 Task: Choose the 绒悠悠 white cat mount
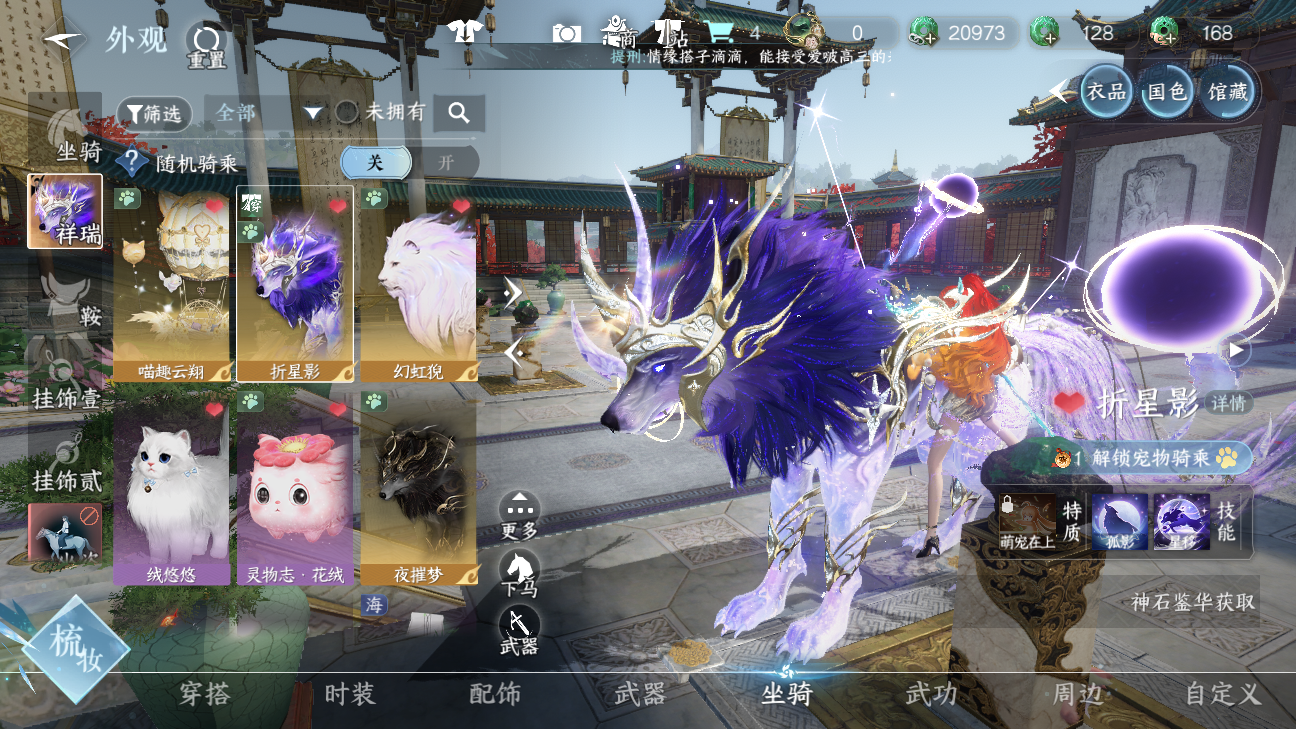coord(172,488)
